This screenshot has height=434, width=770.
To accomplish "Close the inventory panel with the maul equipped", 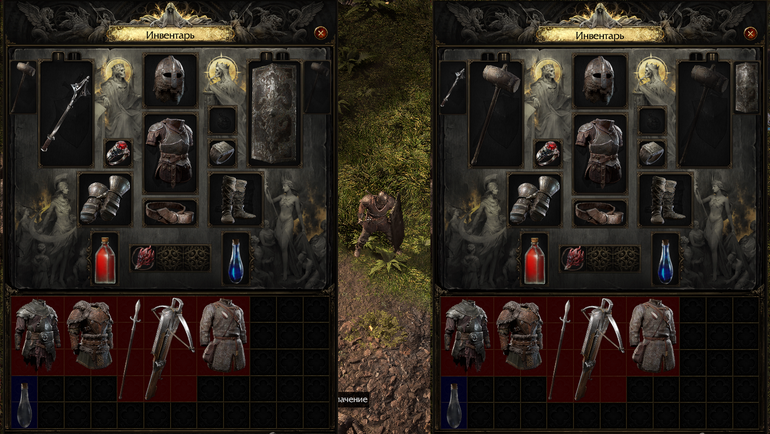I will tap(750, 33).
